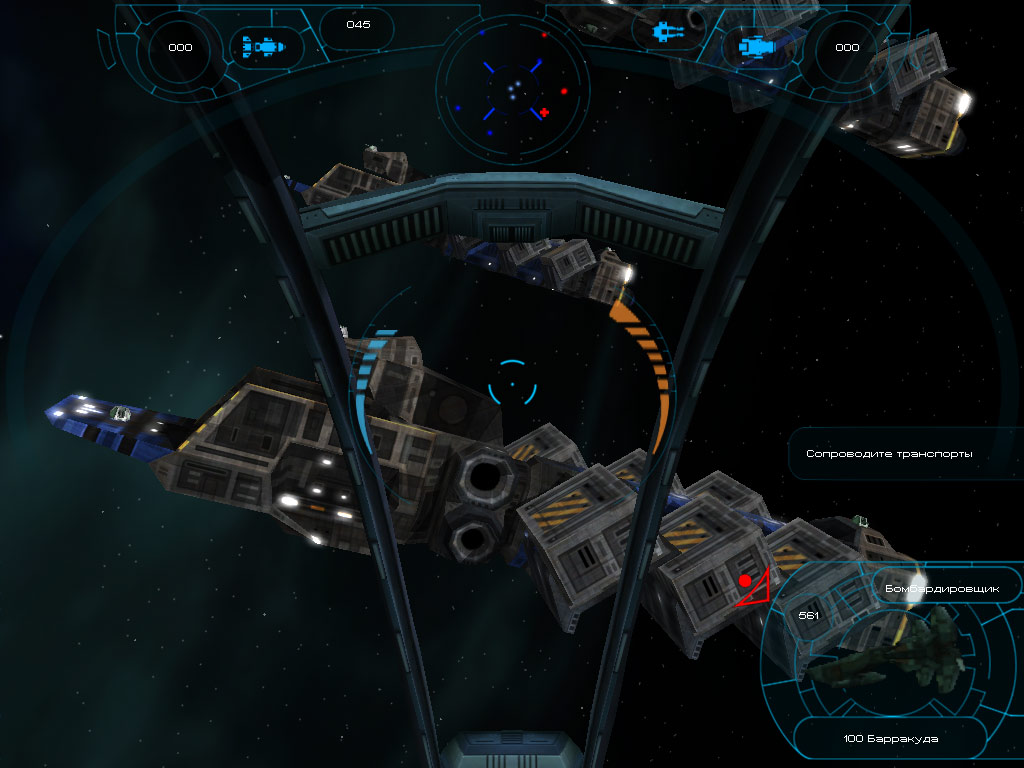Select the '100 Барракуда' target name panel
Viewport: 1024px width, 768px height.
890,741
